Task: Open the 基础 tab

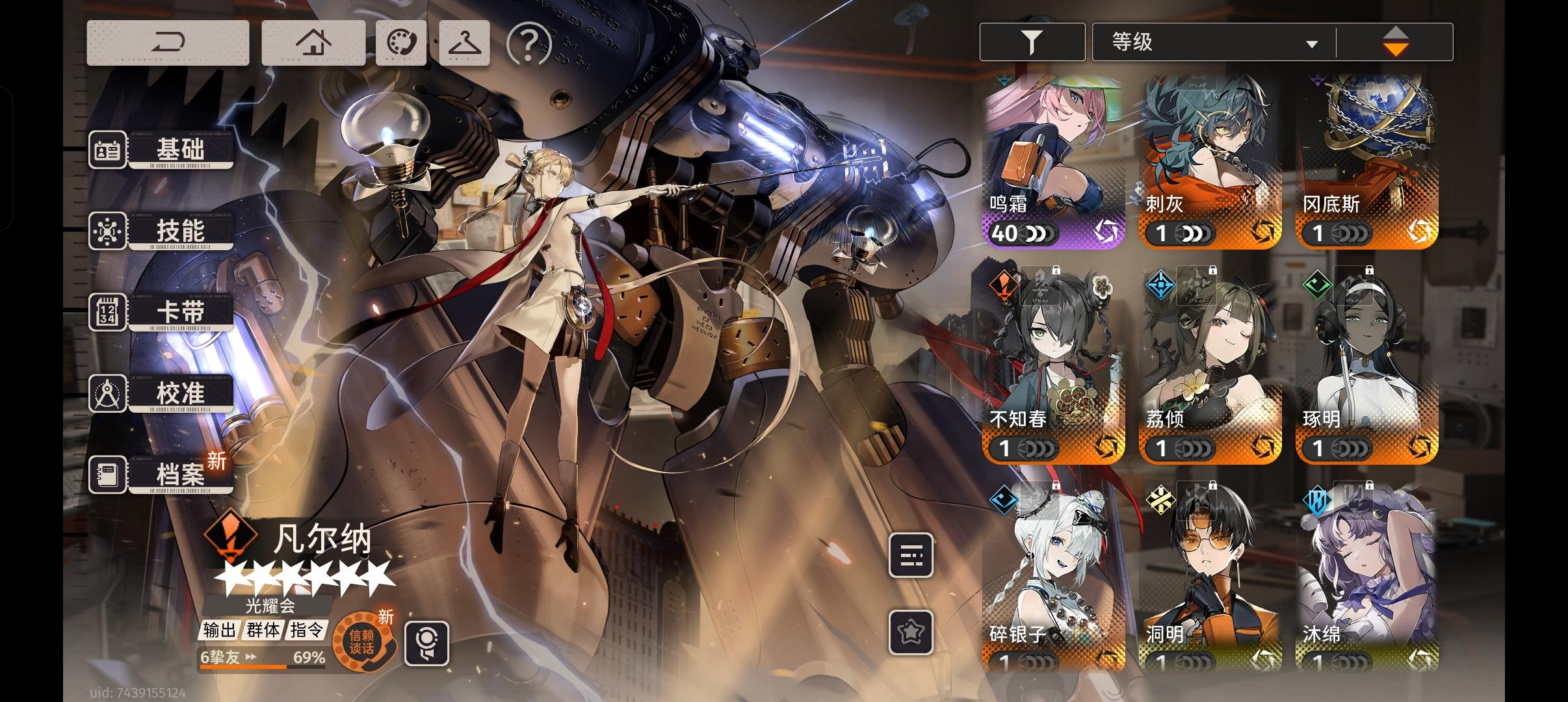Action: coord(163,150)
